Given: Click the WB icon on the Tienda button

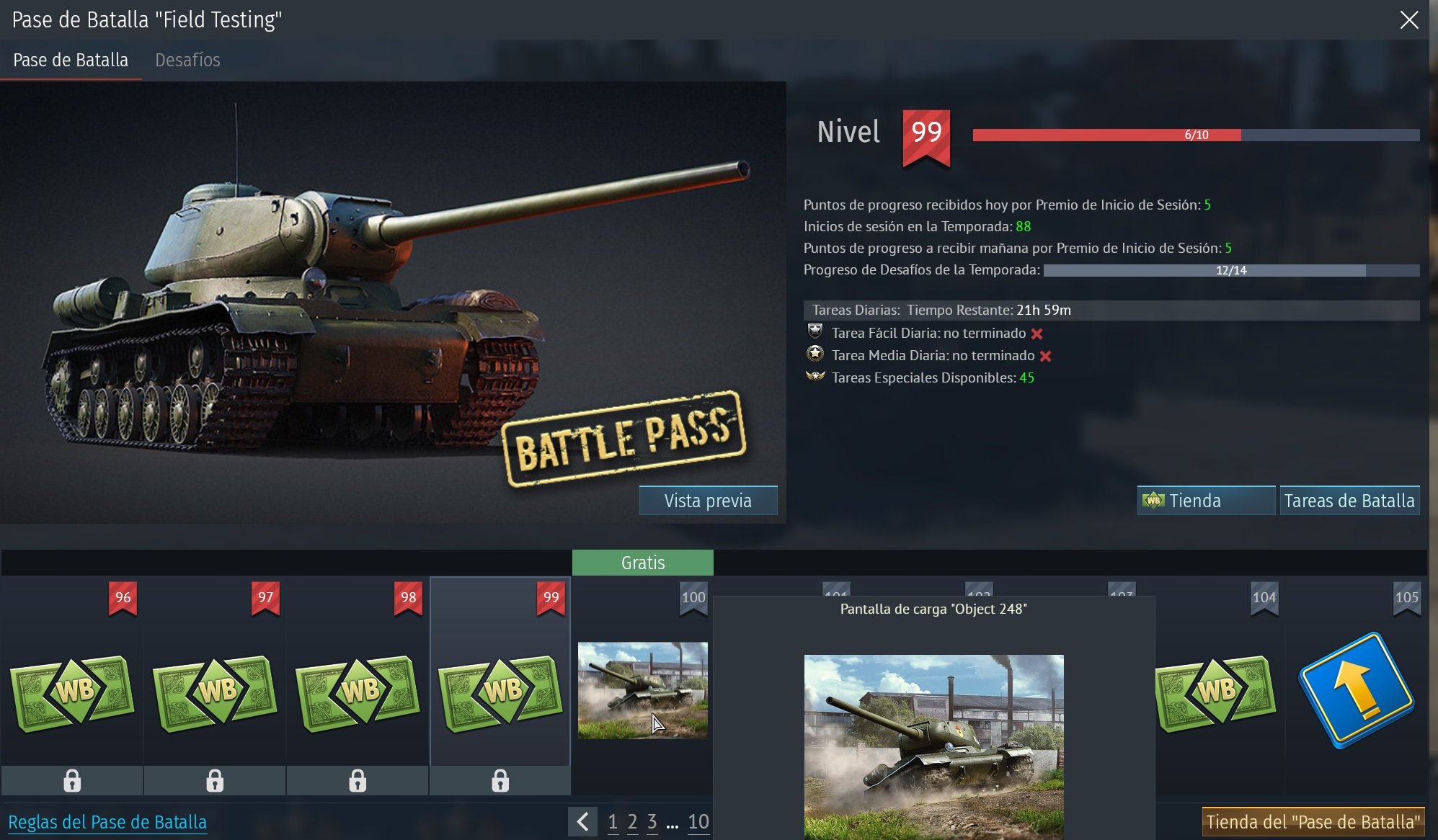Looking at the screenshot, I should tap(1154, 500).
